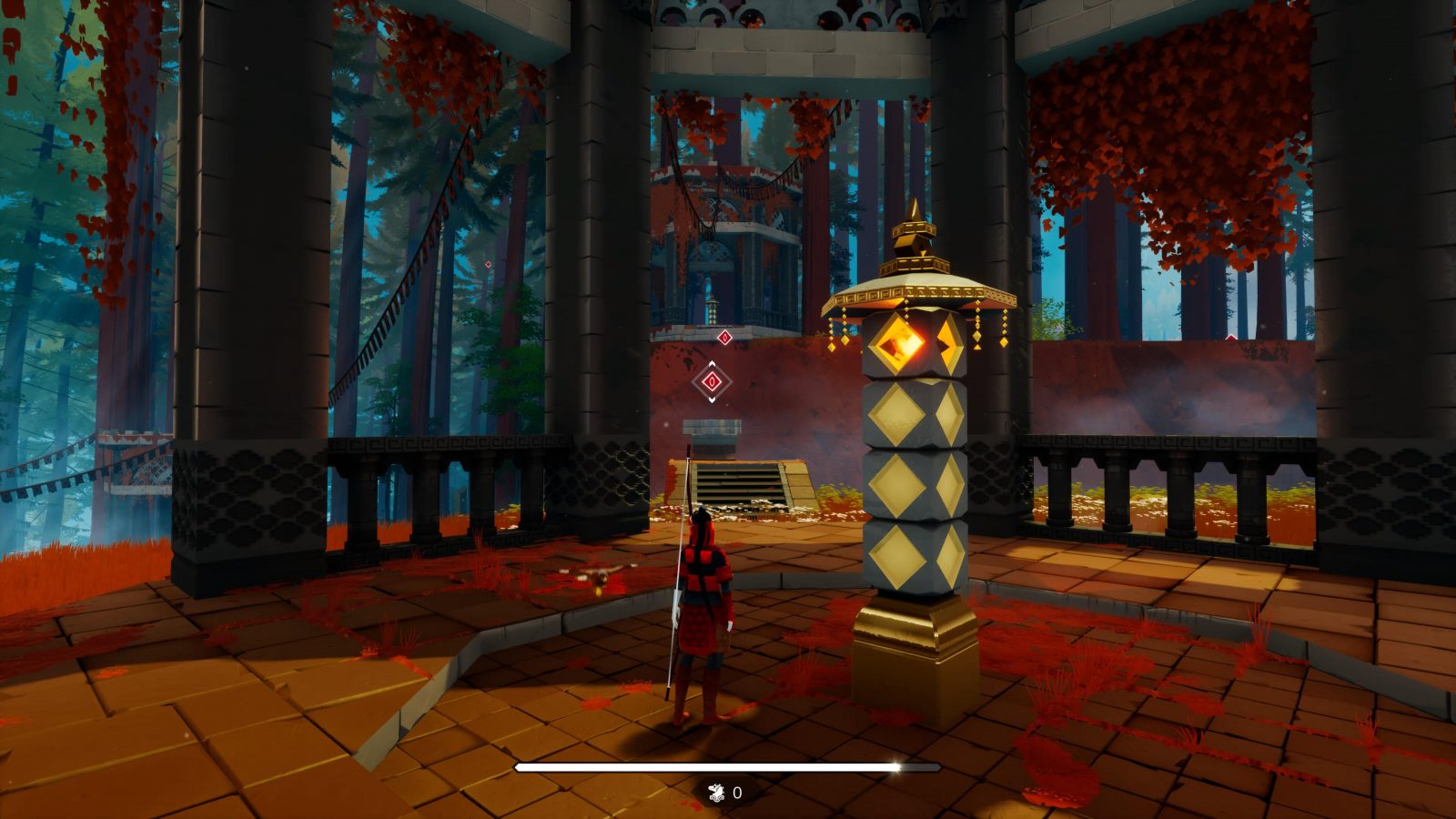The image size is (1456, 819).
Task: Toggle the lower white chevron around the talisman
Action: (712, 399)
